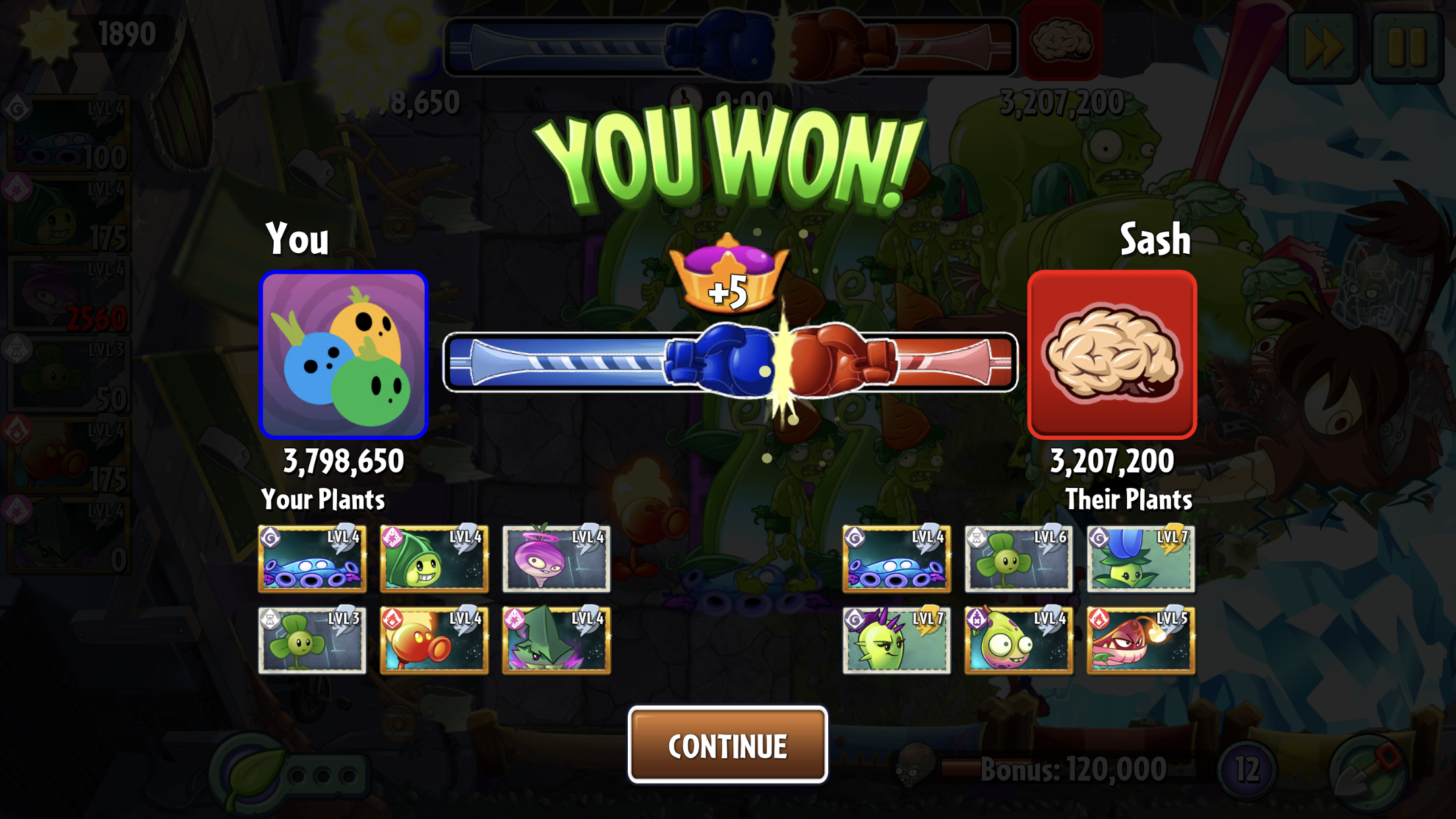
Task: Select your green hooded plant card
Action: (x=434, y=559)
